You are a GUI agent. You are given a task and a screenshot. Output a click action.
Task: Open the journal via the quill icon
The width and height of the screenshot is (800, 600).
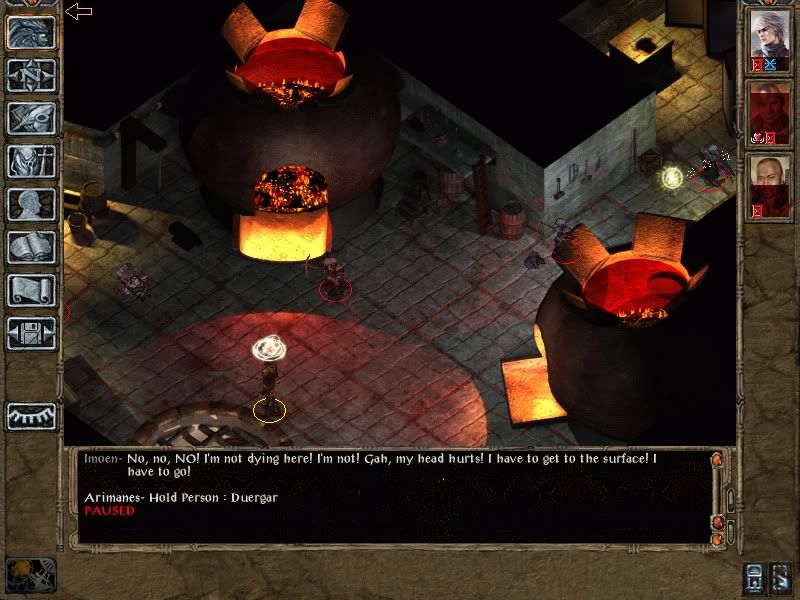pos(32,118)
